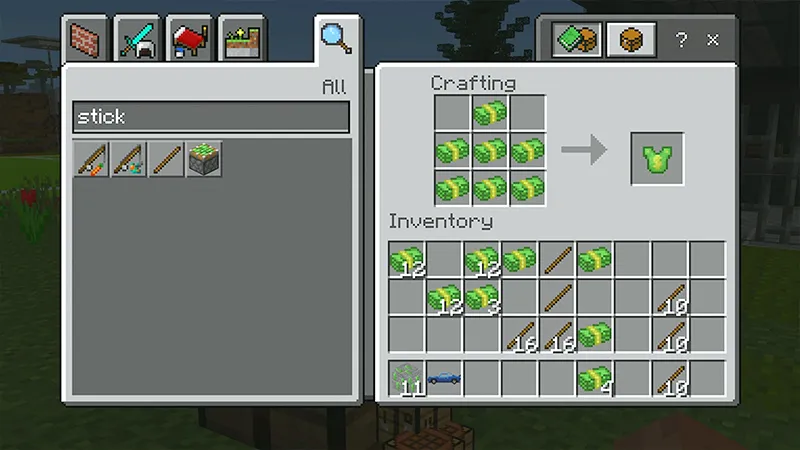Select the carrot on a stick recipe
This screenshot has width=800, height=450.
92,159
